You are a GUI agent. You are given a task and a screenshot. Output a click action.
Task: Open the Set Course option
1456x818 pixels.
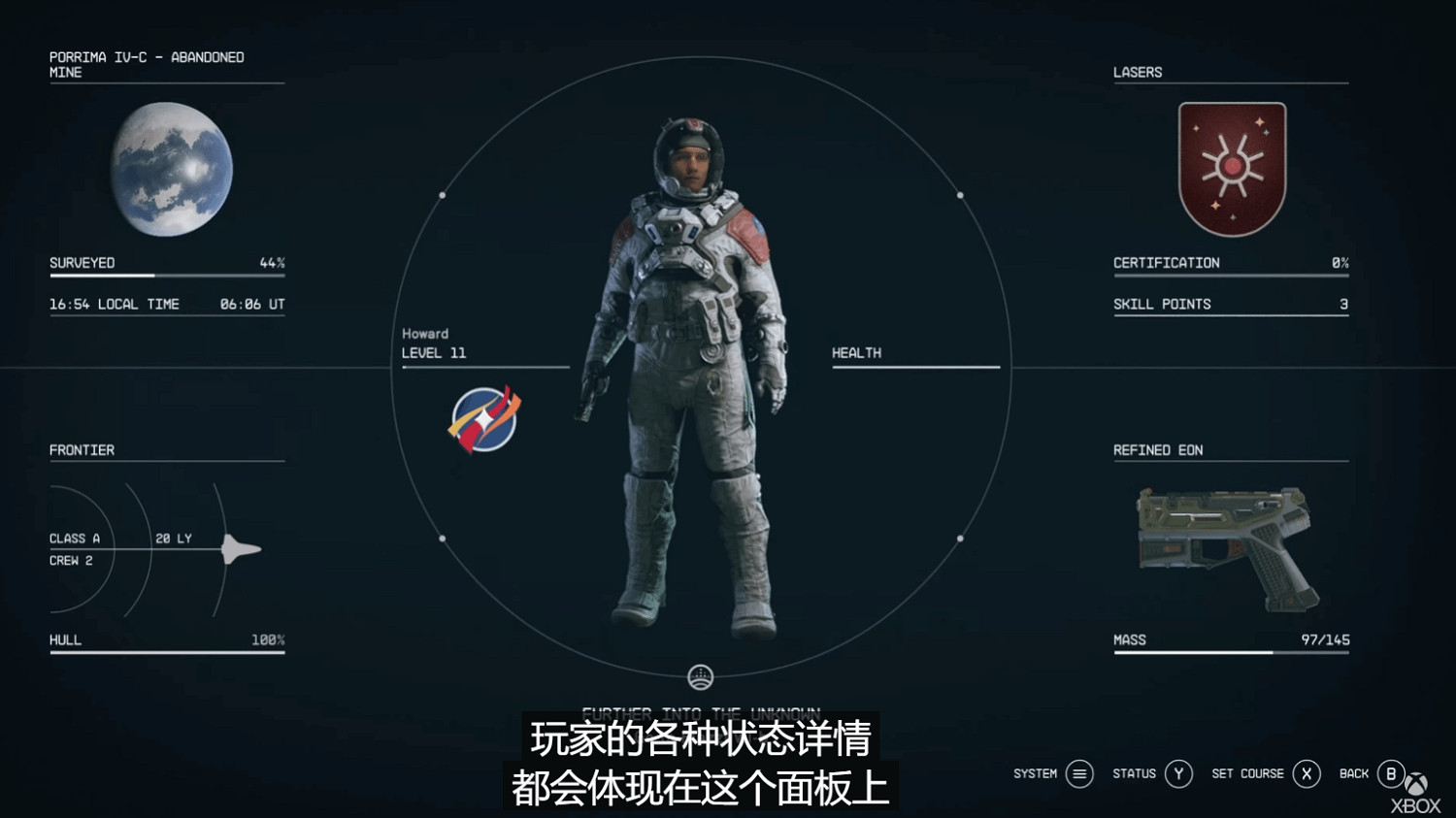(x=1307, y=773)
